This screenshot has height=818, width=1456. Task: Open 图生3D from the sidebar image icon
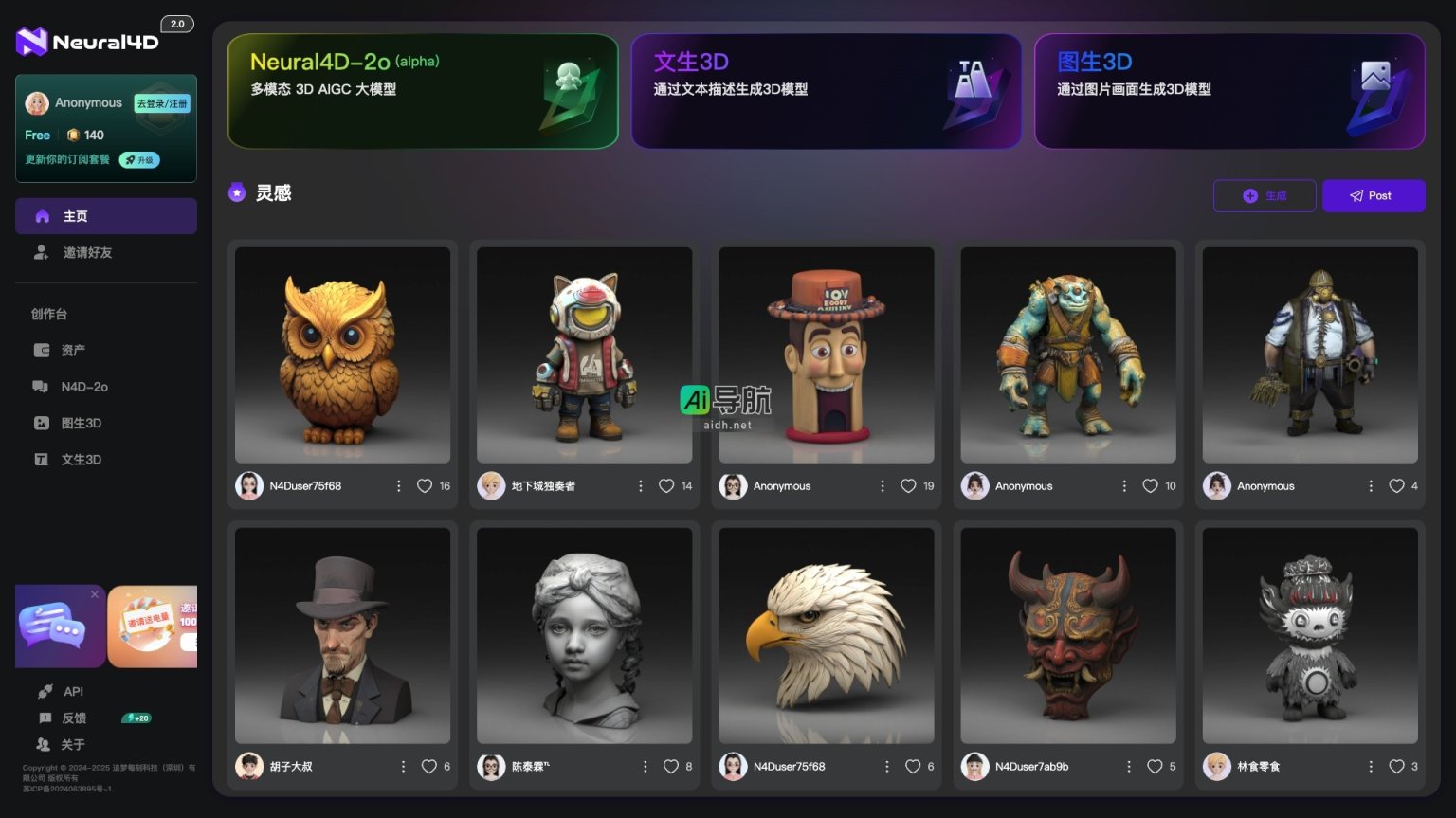[42, 423]
